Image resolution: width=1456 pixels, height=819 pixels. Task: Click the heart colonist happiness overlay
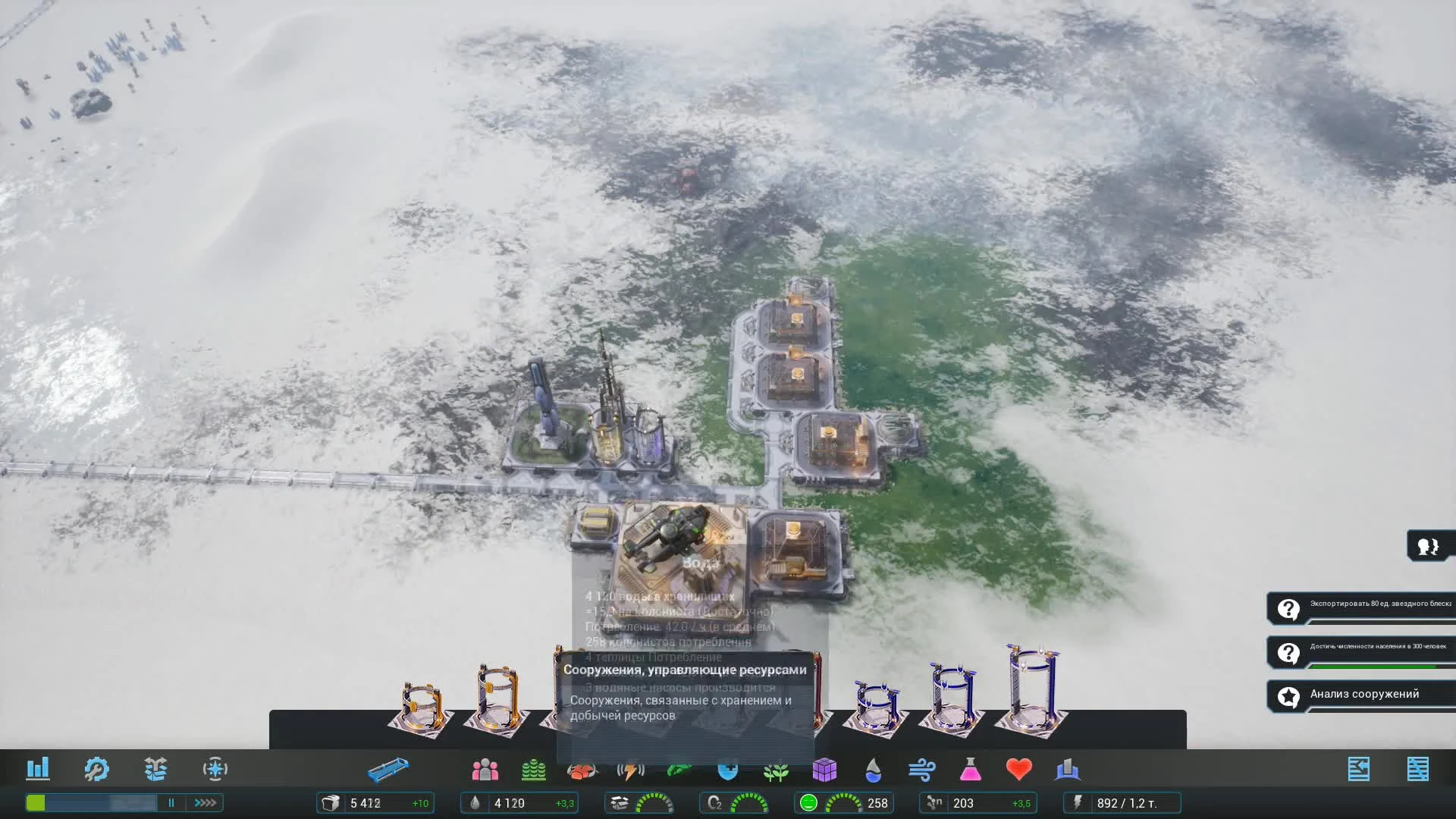[x=1019, y=769]
